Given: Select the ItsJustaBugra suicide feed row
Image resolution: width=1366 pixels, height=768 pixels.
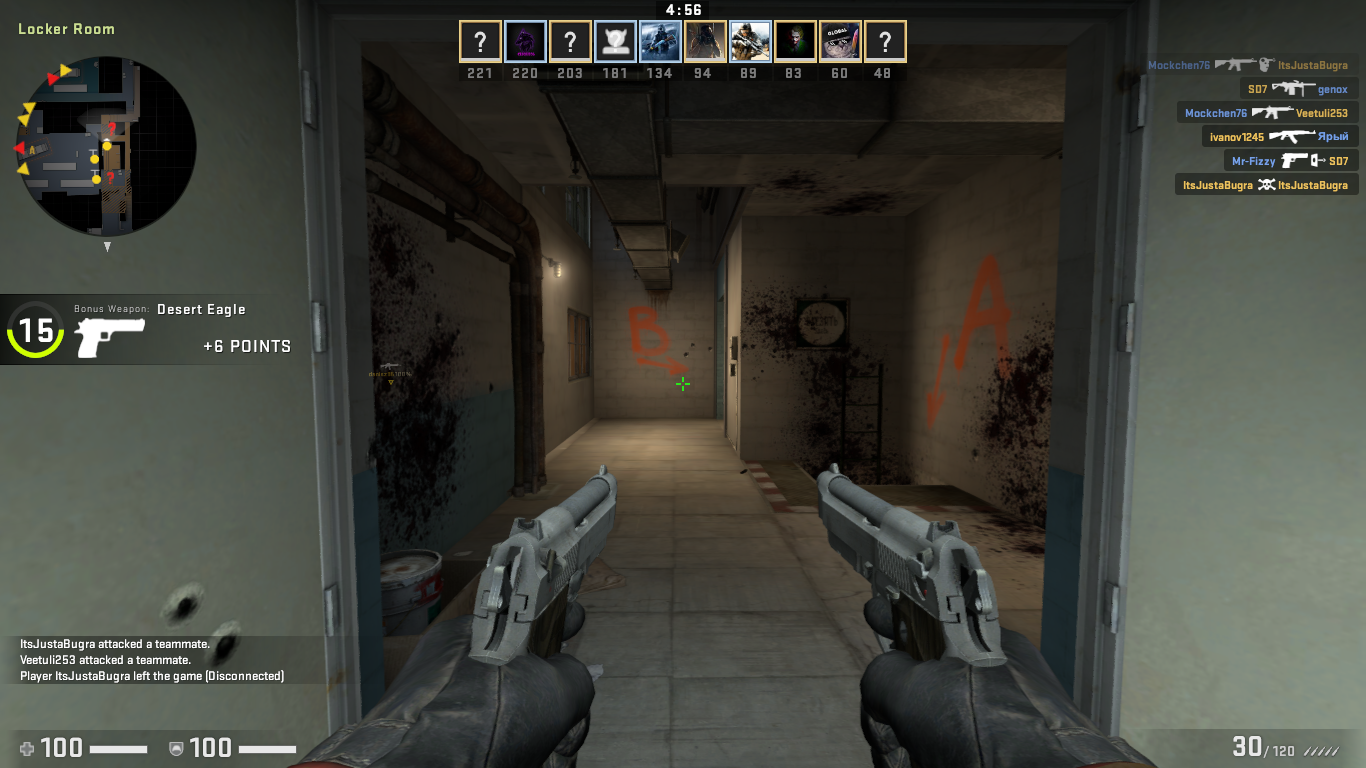Looking at the screenshot, I should pos(1265,184).
